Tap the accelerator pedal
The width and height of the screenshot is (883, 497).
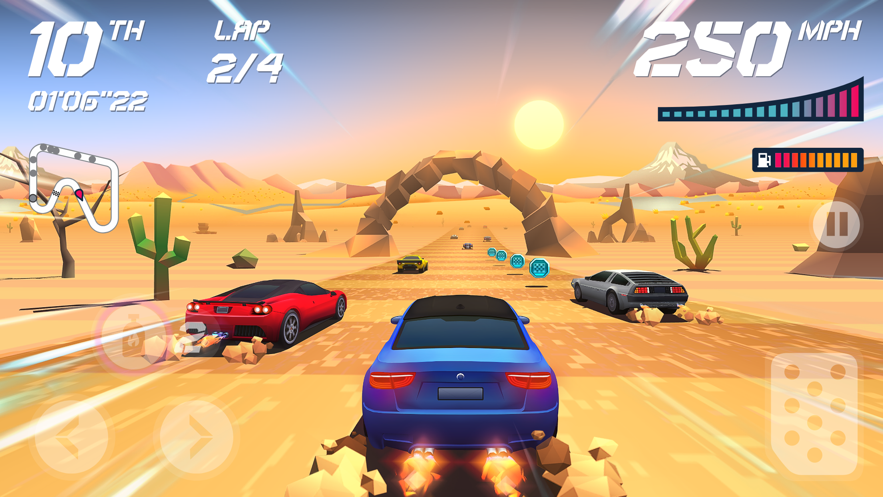[x=814, y=414]
